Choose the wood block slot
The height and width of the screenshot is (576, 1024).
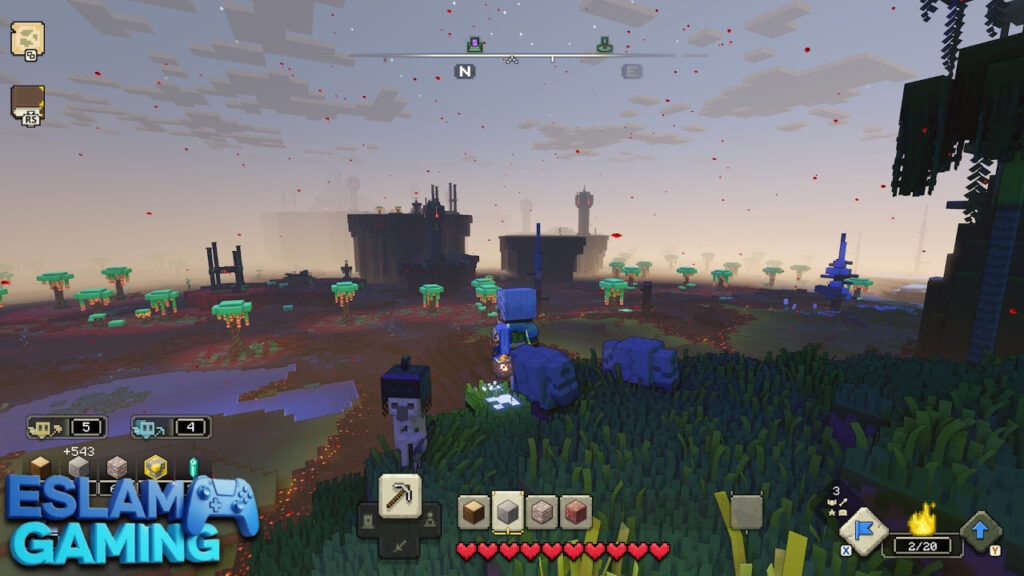click(x=474, y=512)
